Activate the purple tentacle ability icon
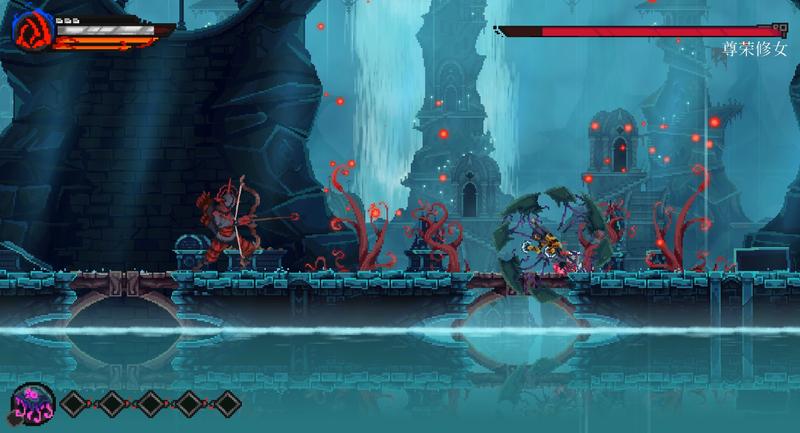The width and height of the screenshot is (800, 433). point(34,402)
